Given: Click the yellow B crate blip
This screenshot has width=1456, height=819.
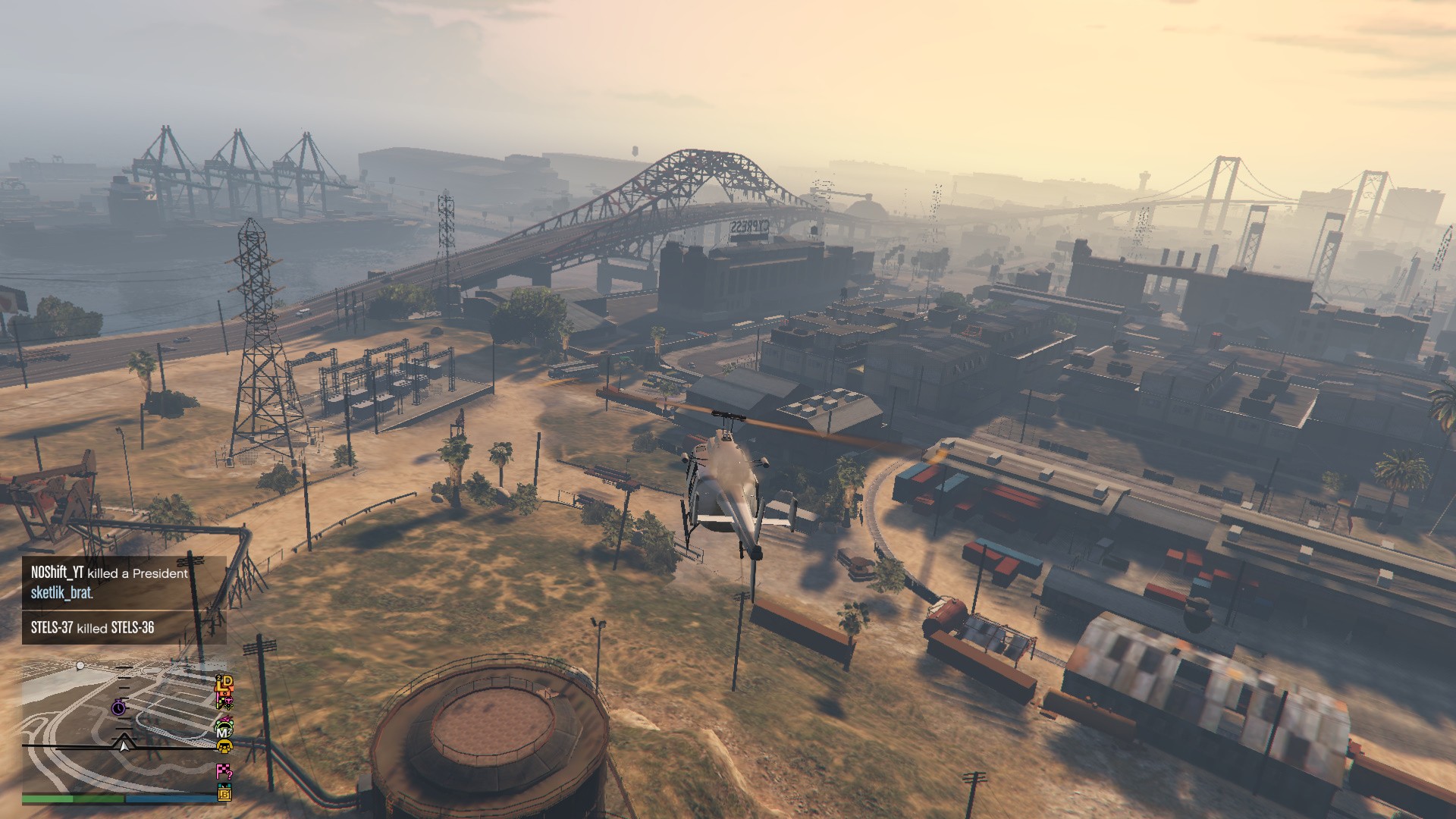Looking at the screenshot, I should click(224, 794).
